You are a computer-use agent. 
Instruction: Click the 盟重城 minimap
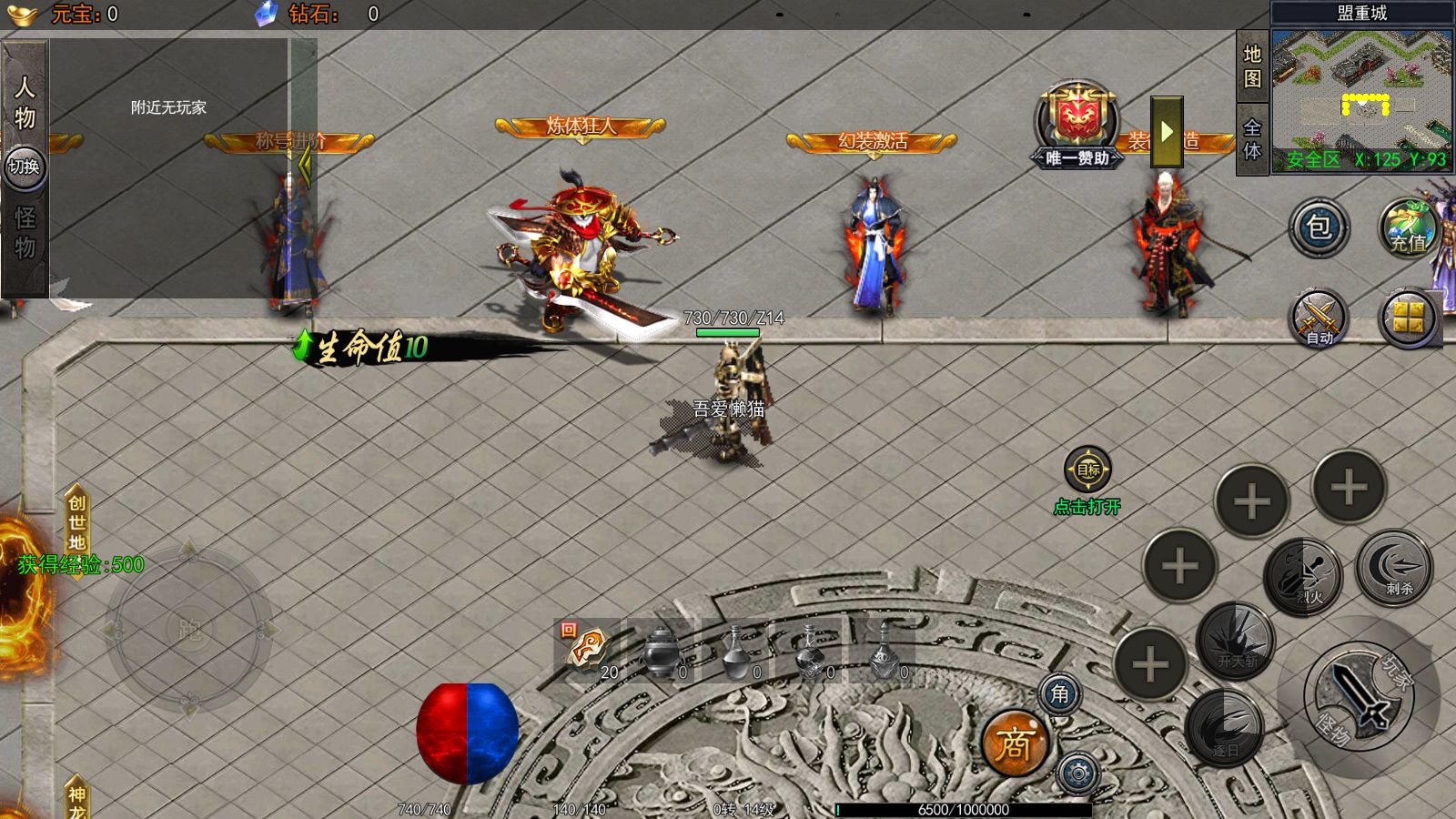1361,98
